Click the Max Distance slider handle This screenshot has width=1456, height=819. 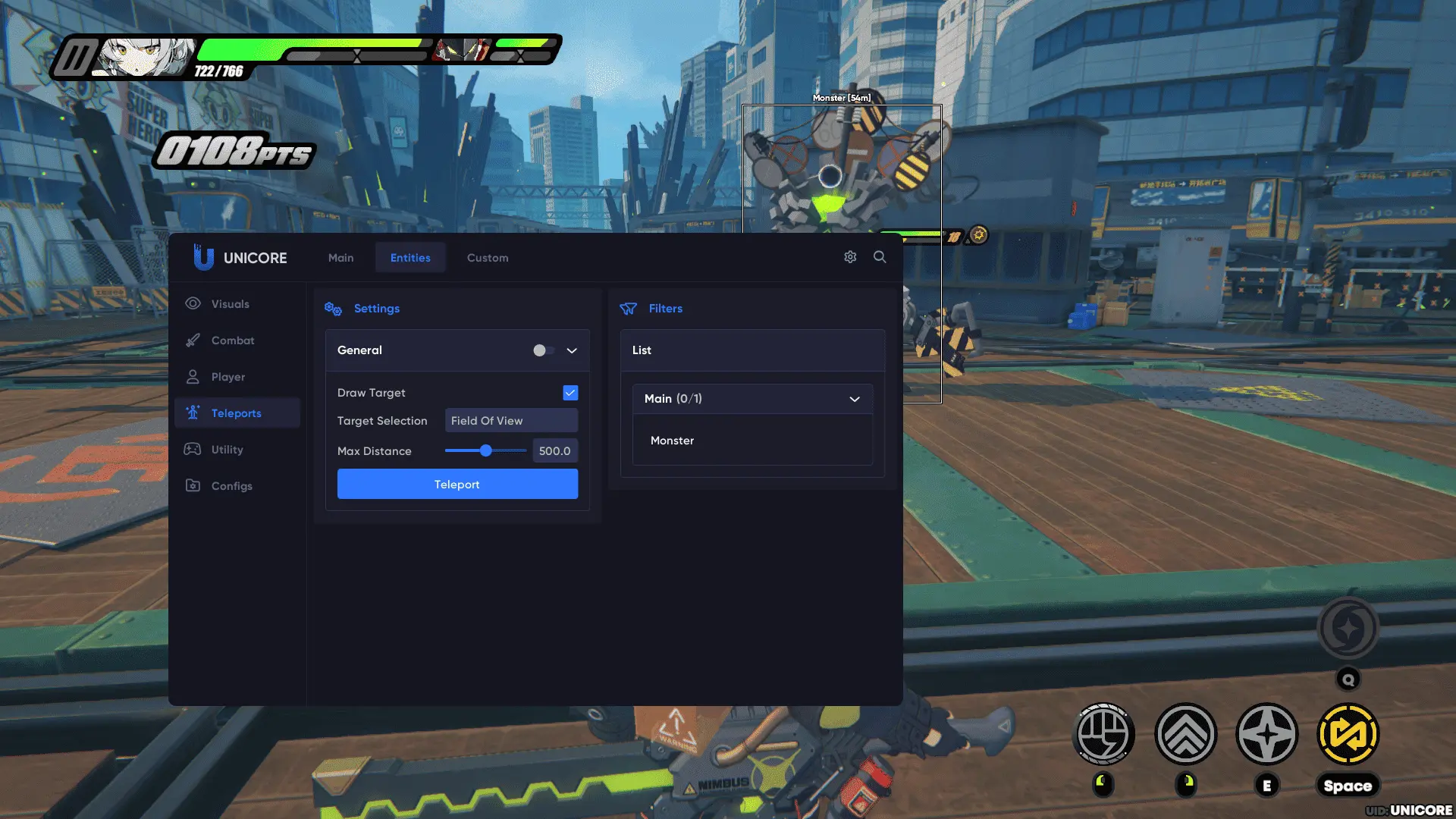(486, 451)
